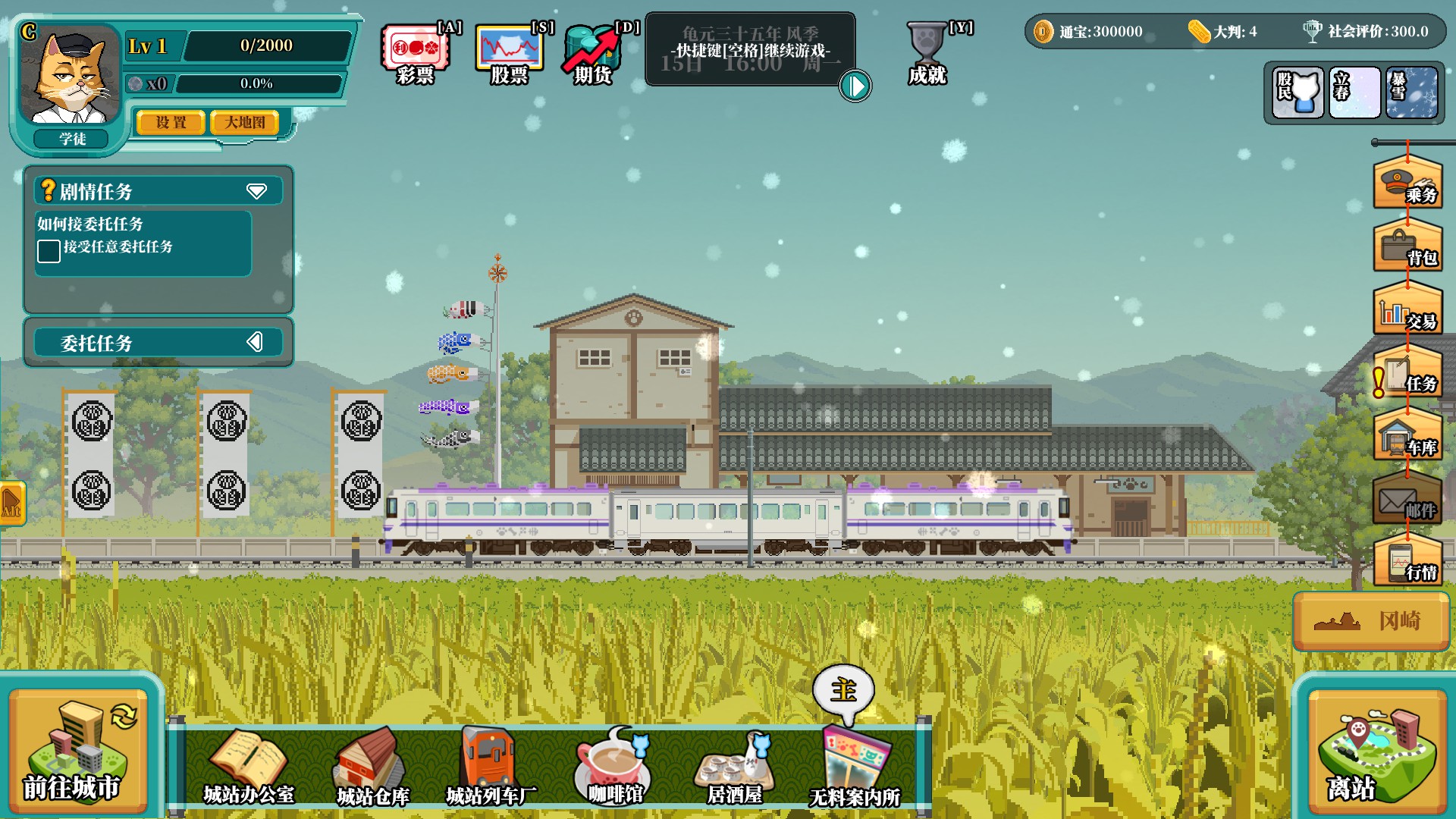Expand the 委托任务 commission quests panel

255,342
